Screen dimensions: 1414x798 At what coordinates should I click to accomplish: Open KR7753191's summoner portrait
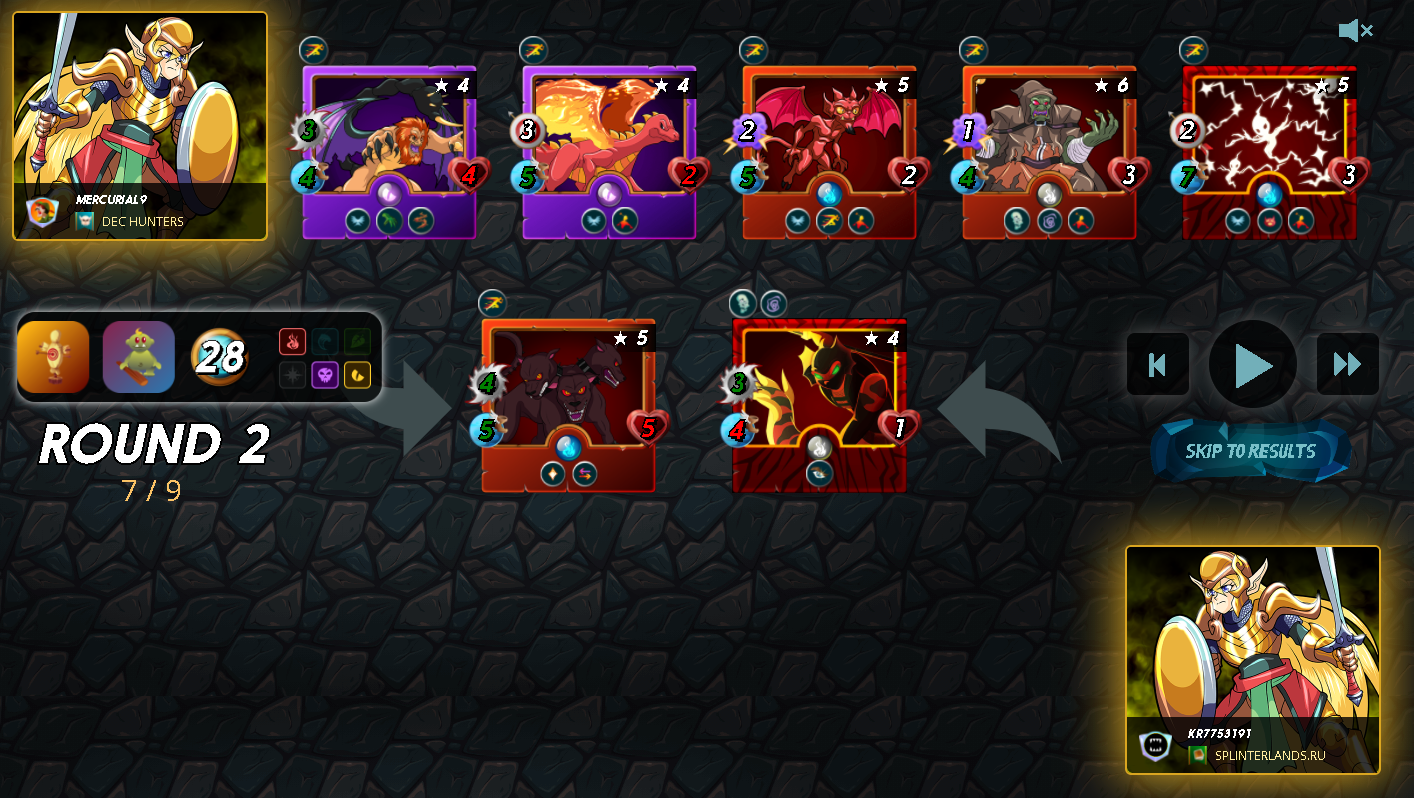click(x=1253, y=659)
